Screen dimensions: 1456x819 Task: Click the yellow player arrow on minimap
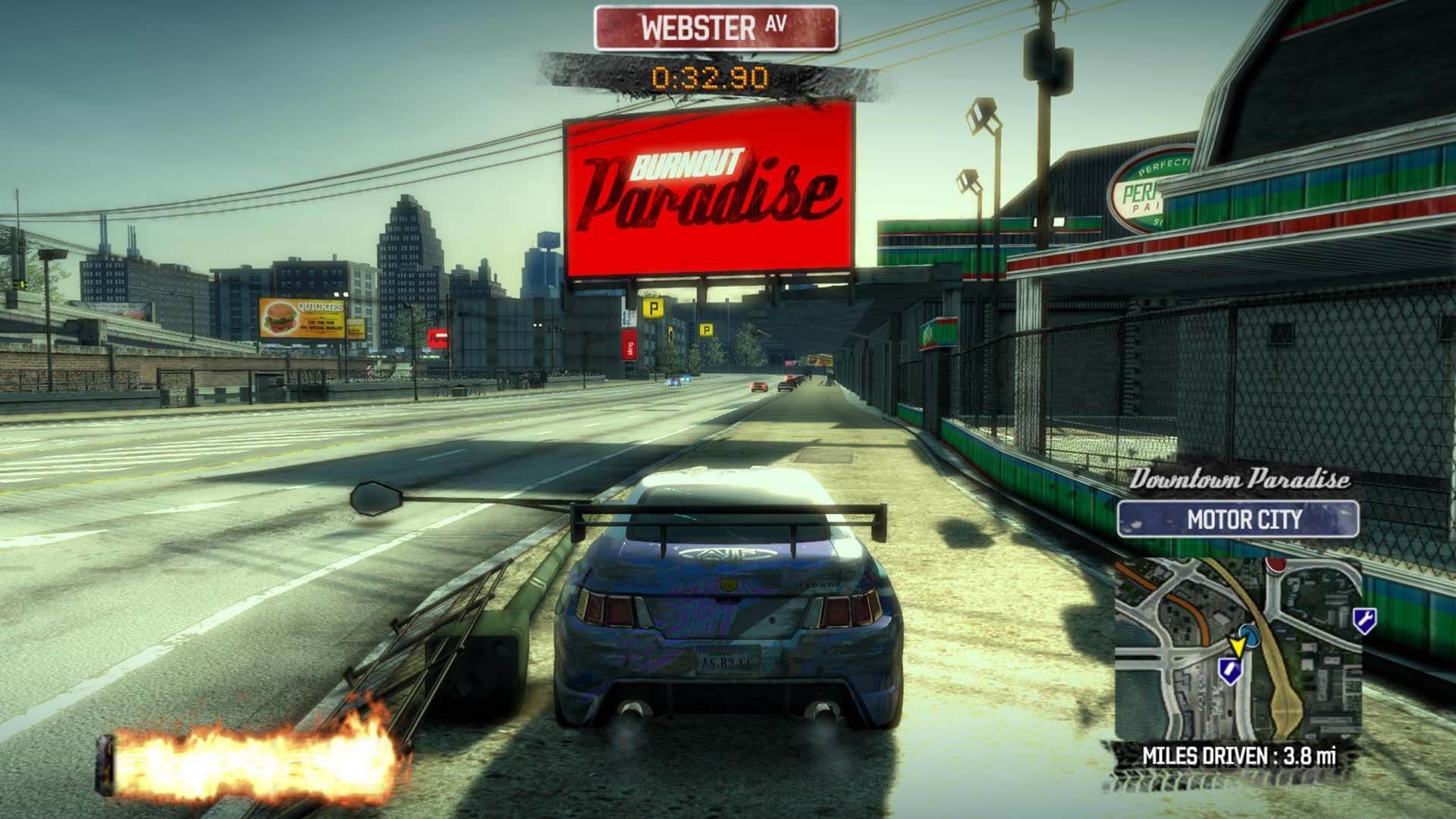point(1238,646)
